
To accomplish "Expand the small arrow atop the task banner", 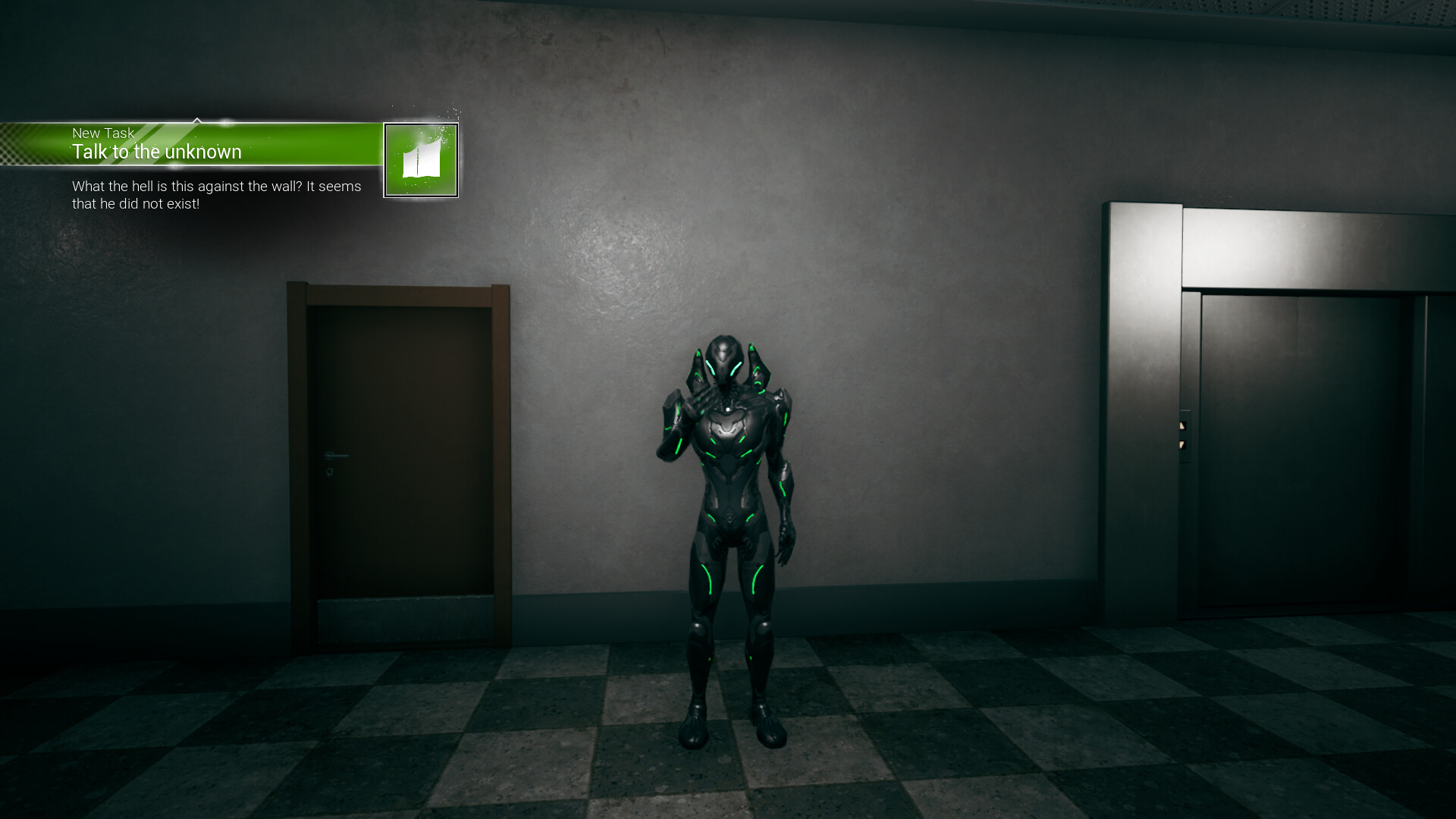I will pyautogui.click(x=199, y=119).
